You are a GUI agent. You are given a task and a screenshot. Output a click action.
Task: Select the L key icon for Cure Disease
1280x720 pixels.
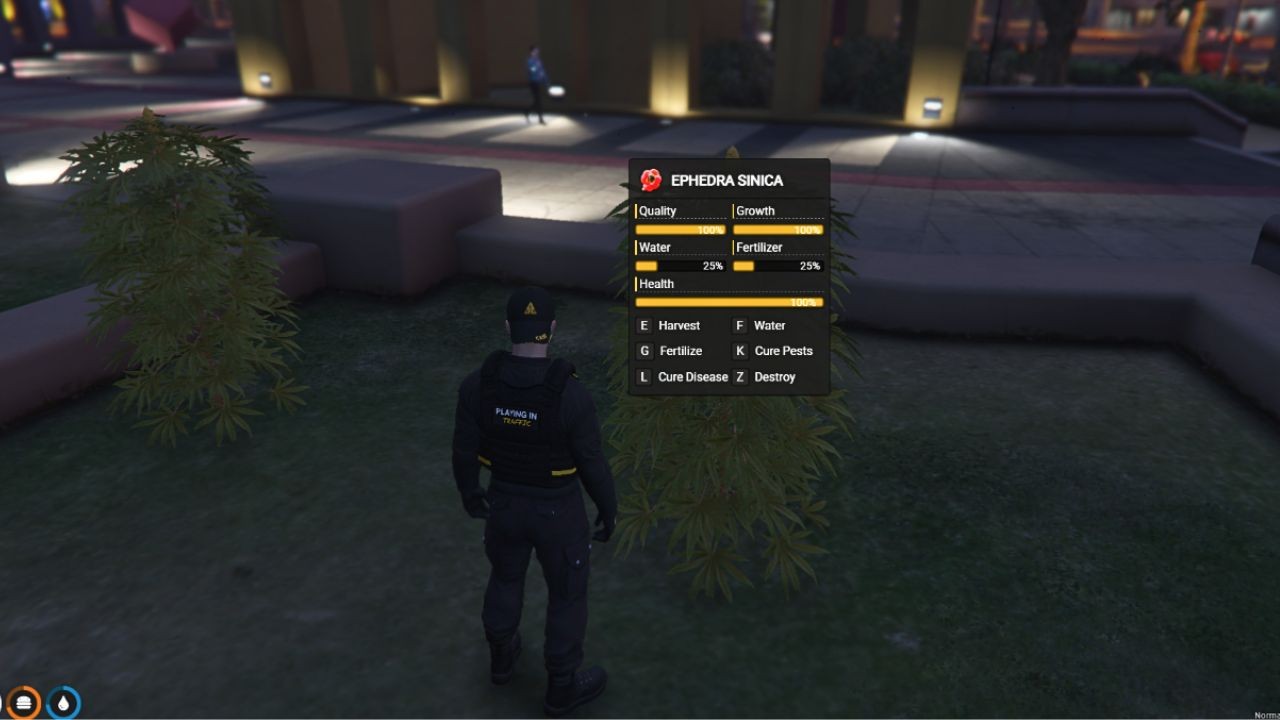643,377
